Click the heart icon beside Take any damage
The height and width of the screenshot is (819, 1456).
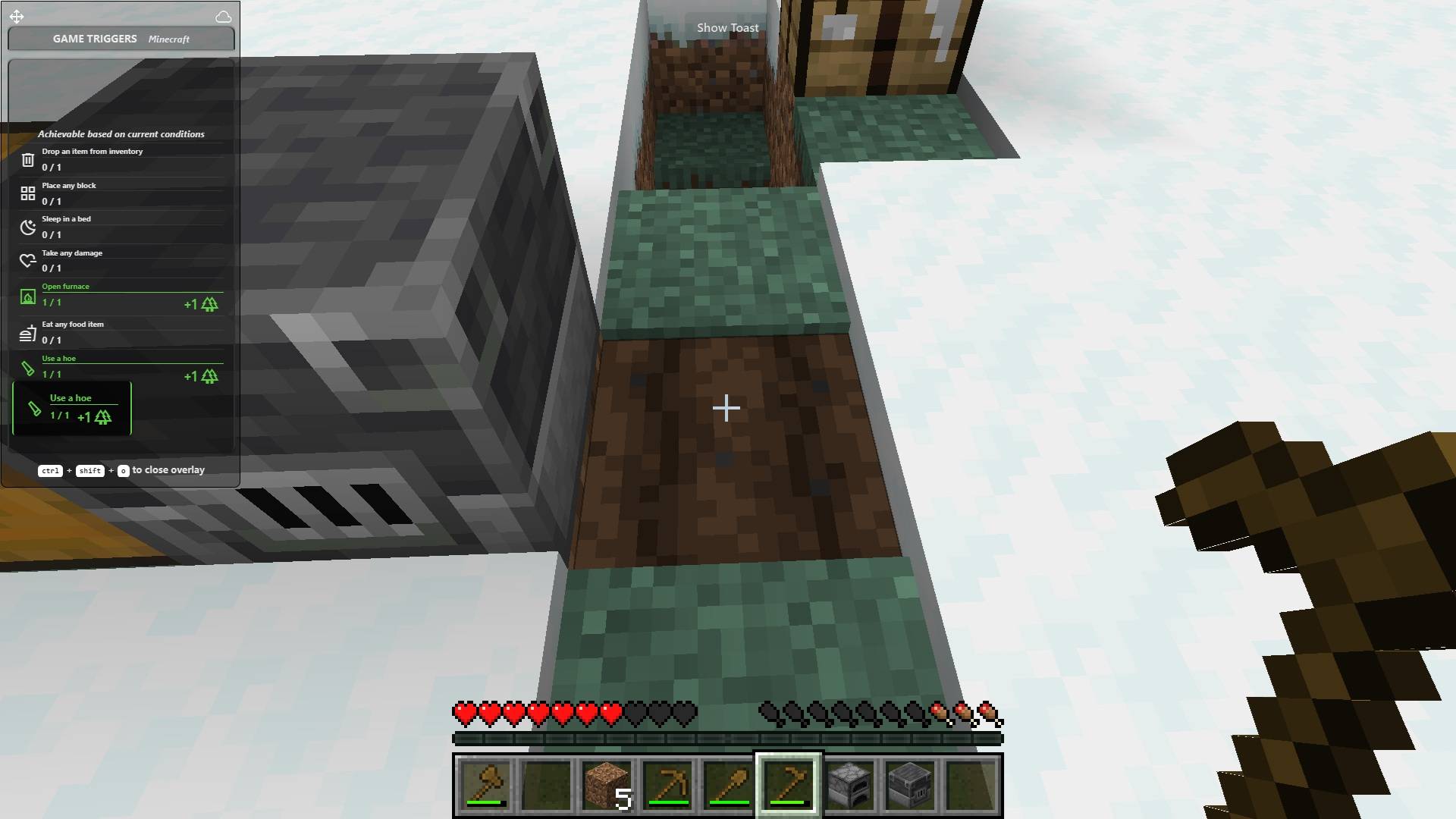(28, 260)
